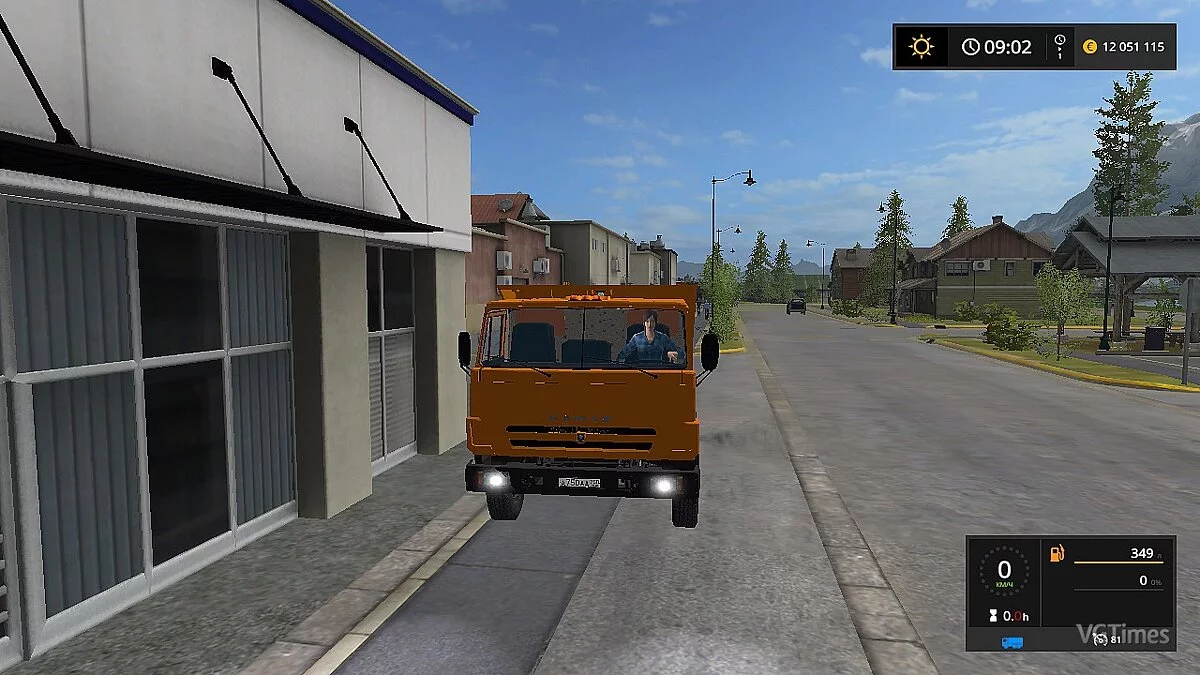Open the VCTimes watermark link

1122,633
